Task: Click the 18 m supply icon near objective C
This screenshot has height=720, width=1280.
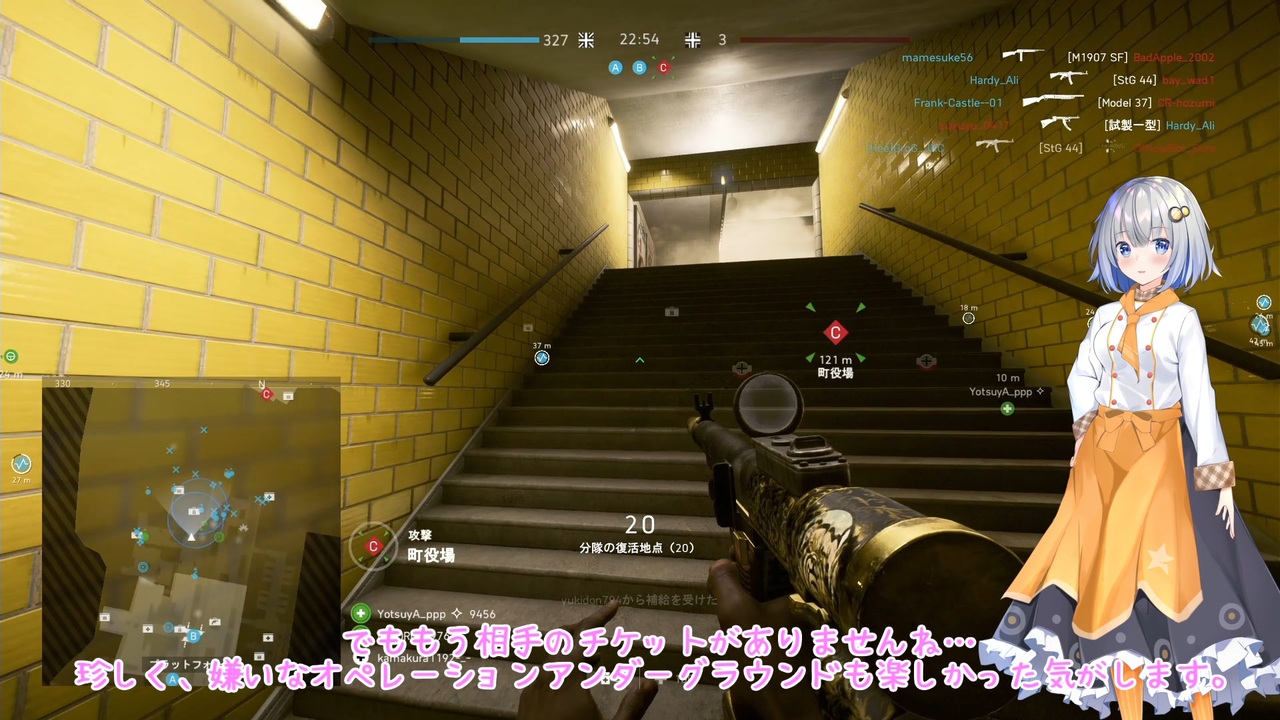Action: pyautogui.click(x=968, y=318)
